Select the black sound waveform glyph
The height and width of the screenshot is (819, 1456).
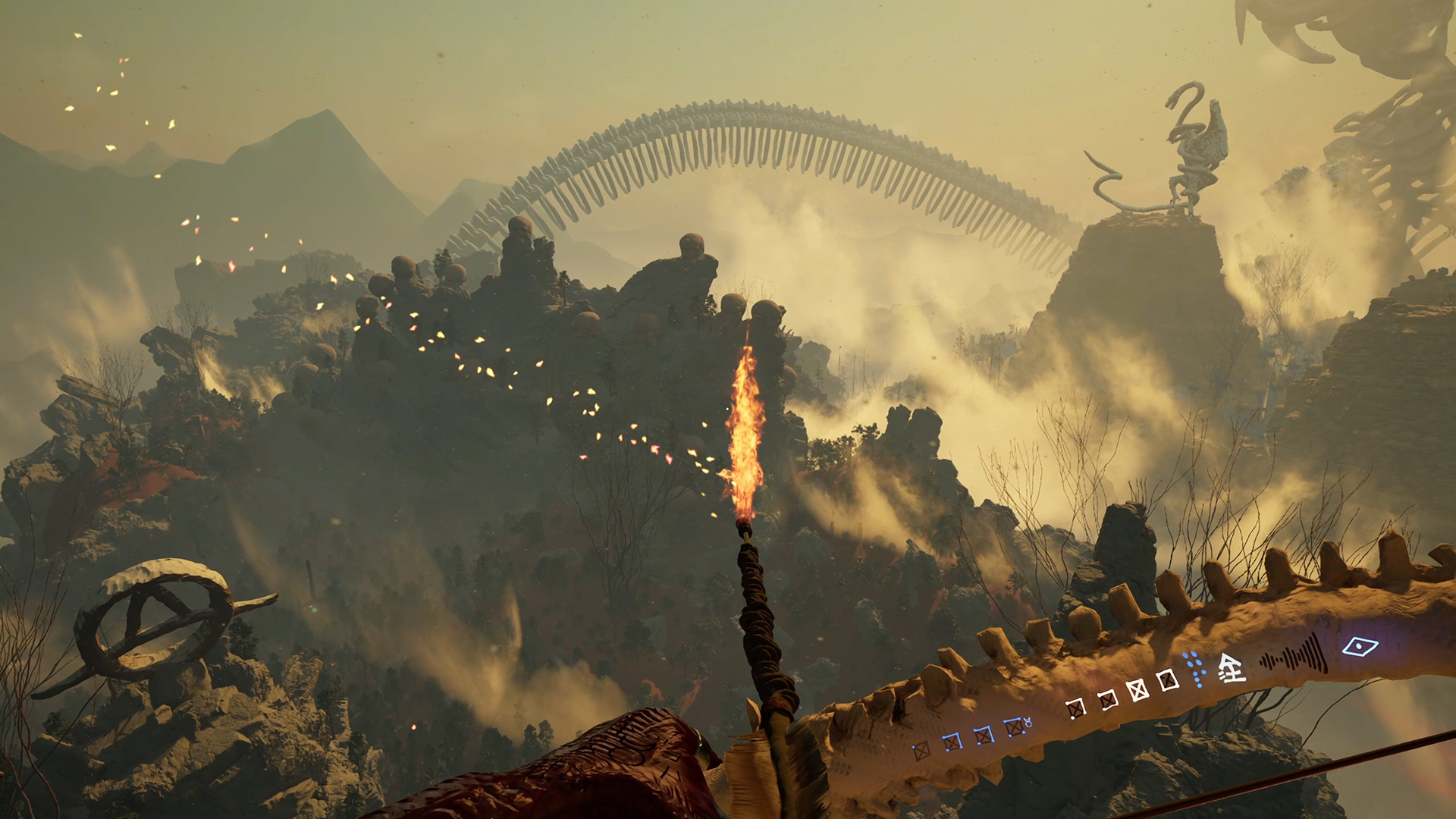click(1294, 657)
